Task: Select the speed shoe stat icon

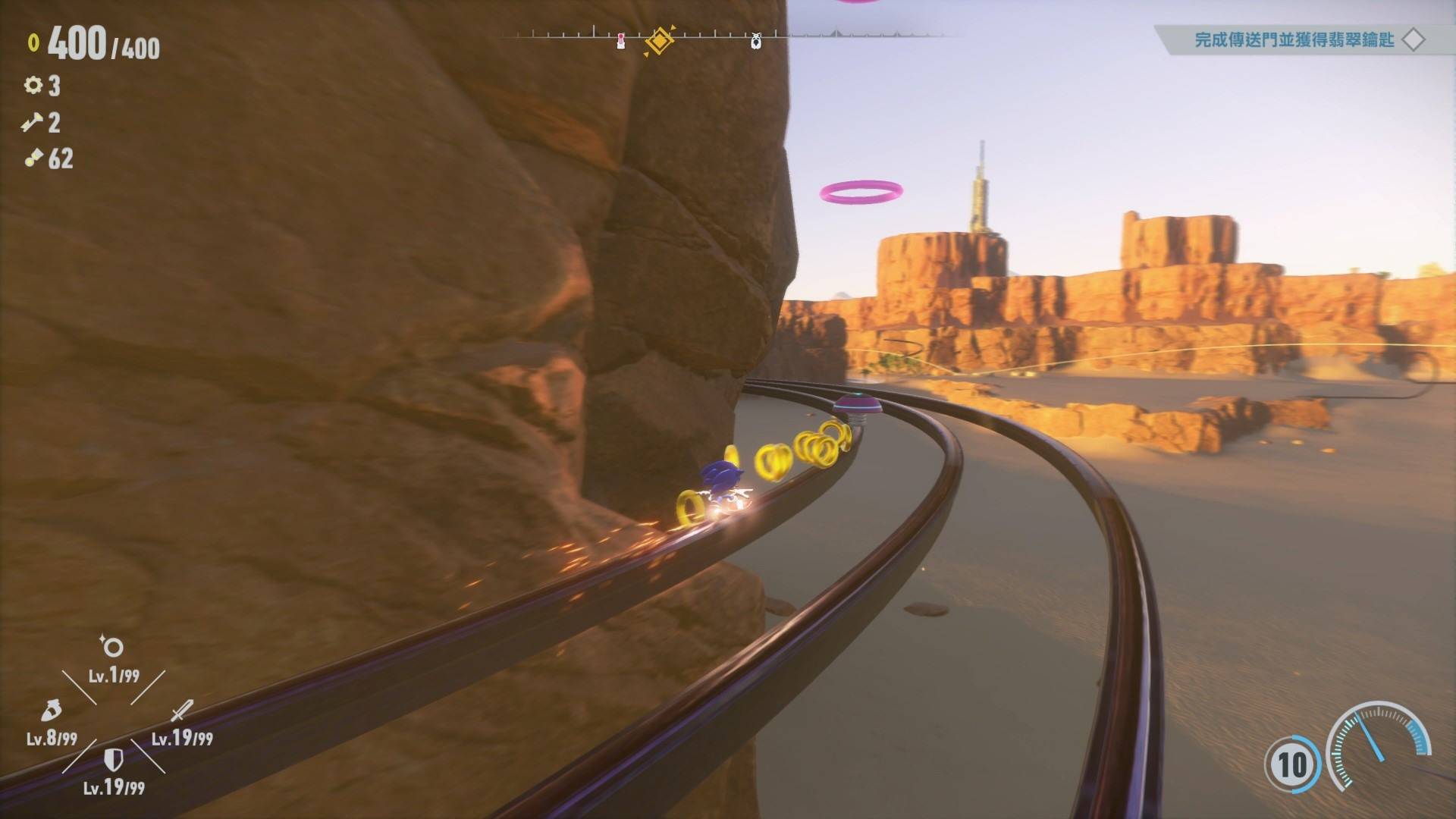Action: (50, 711)
